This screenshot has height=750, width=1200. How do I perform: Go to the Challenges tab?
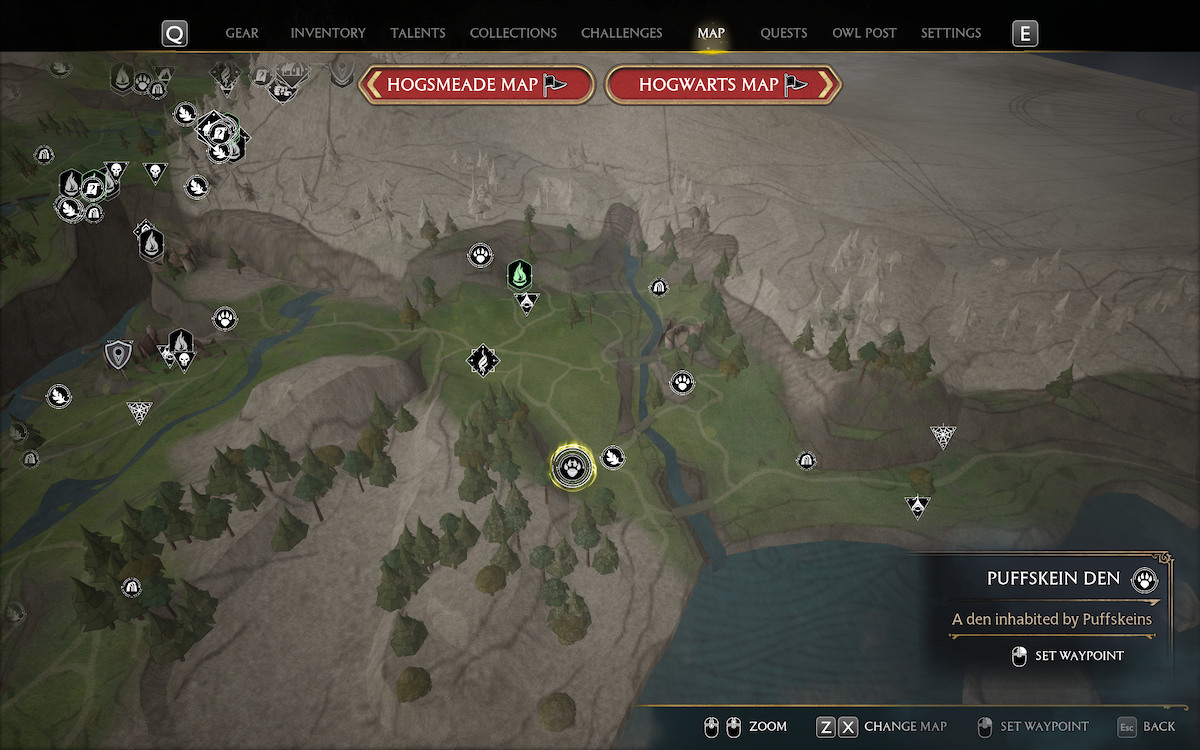pos(621,33)
